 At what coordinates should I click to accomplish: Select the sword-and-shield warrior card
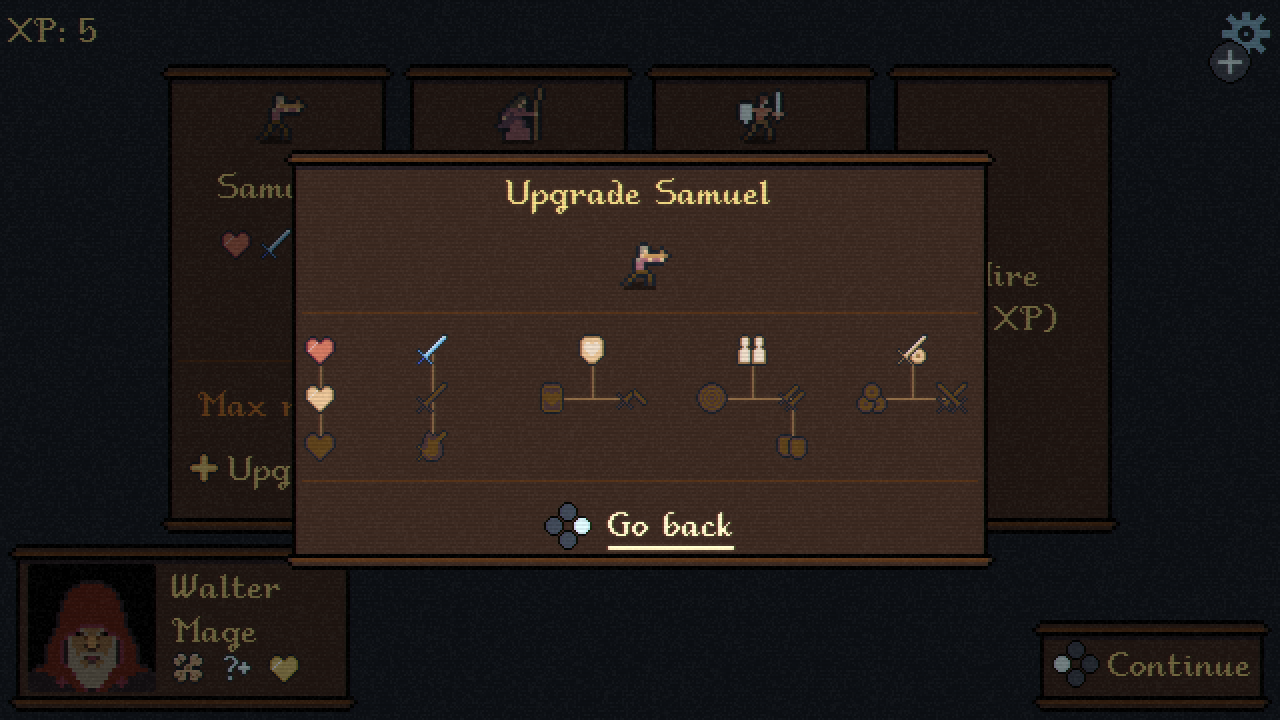pyautogui.click(x=761, y=115)
